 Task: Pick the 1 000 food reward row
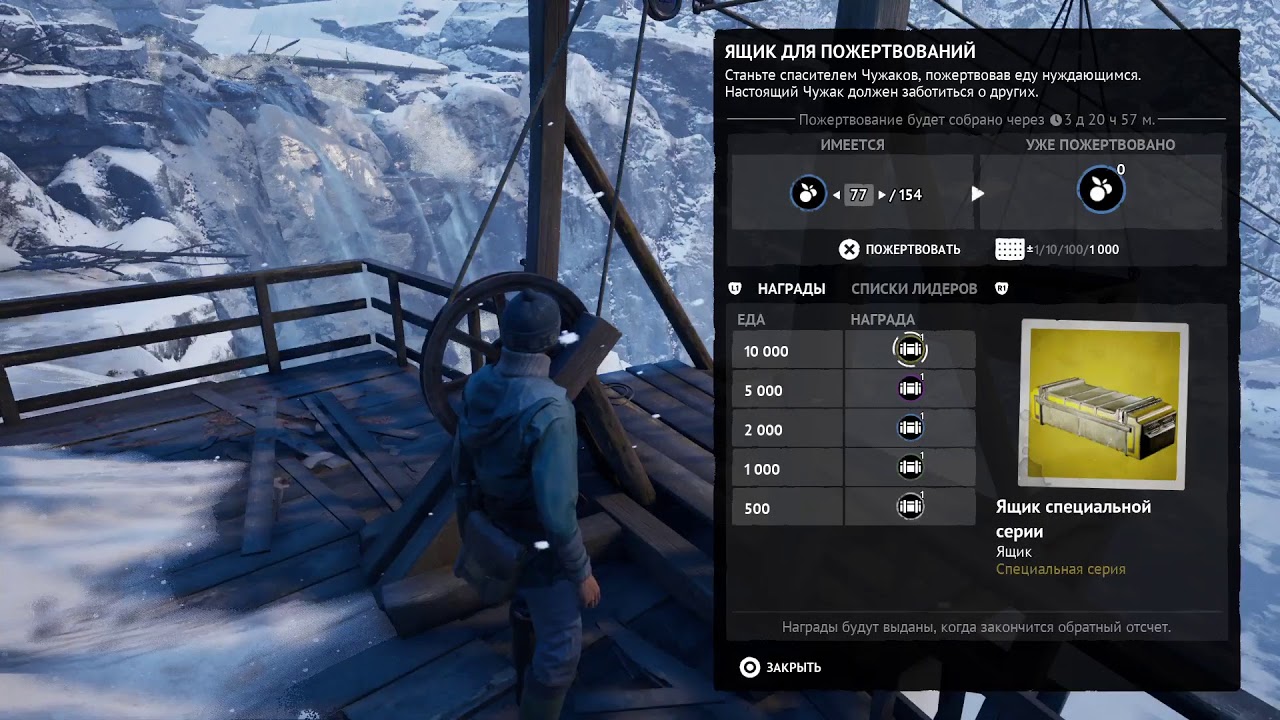click(x=853, y=468)
